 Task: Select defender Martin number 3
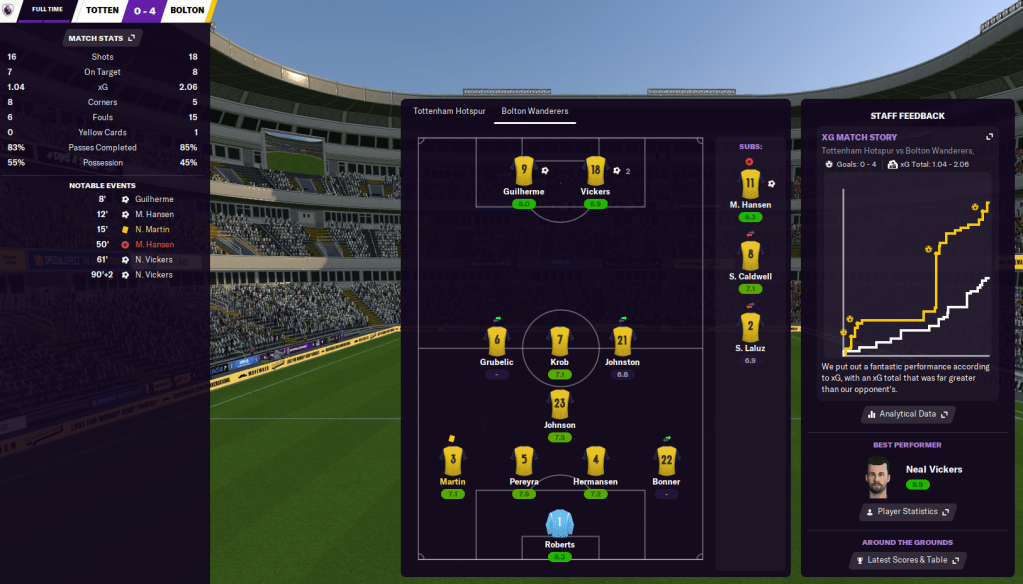[x=452, y=461]
